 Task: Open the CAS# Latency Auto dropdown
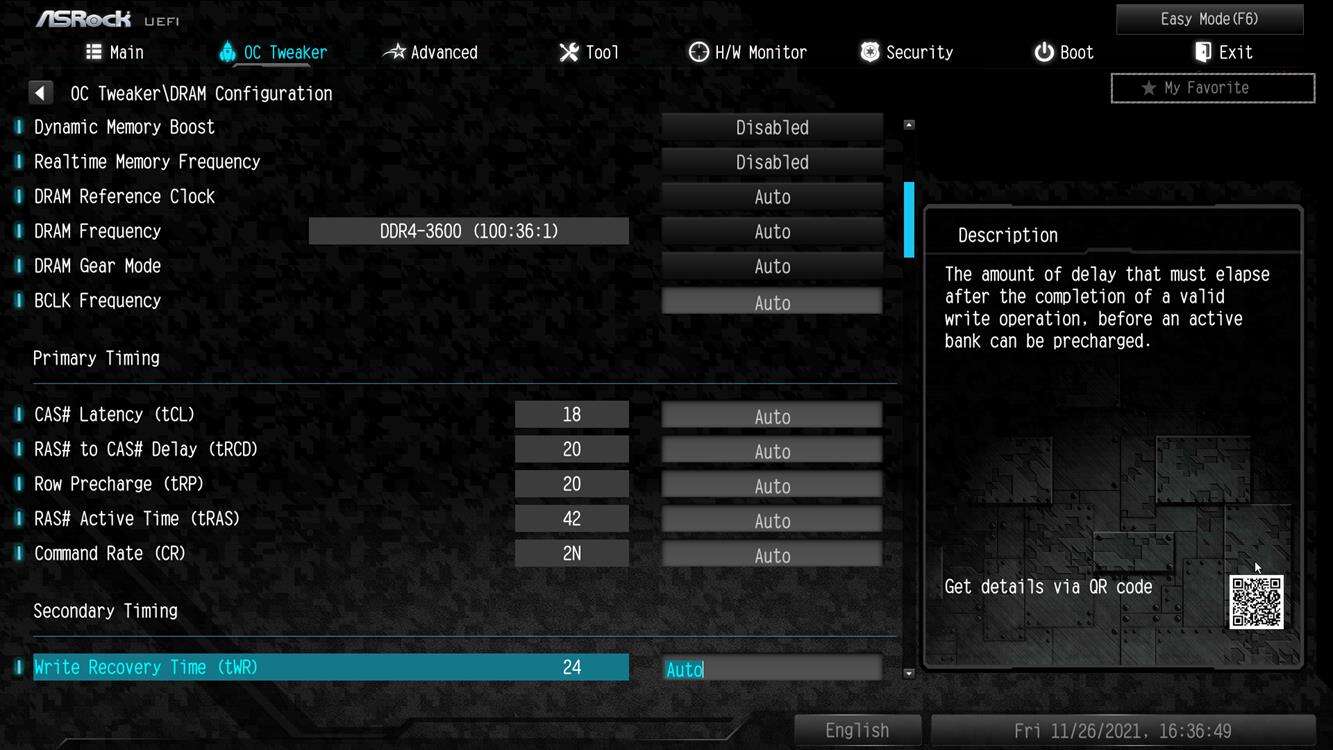(772, 414)
